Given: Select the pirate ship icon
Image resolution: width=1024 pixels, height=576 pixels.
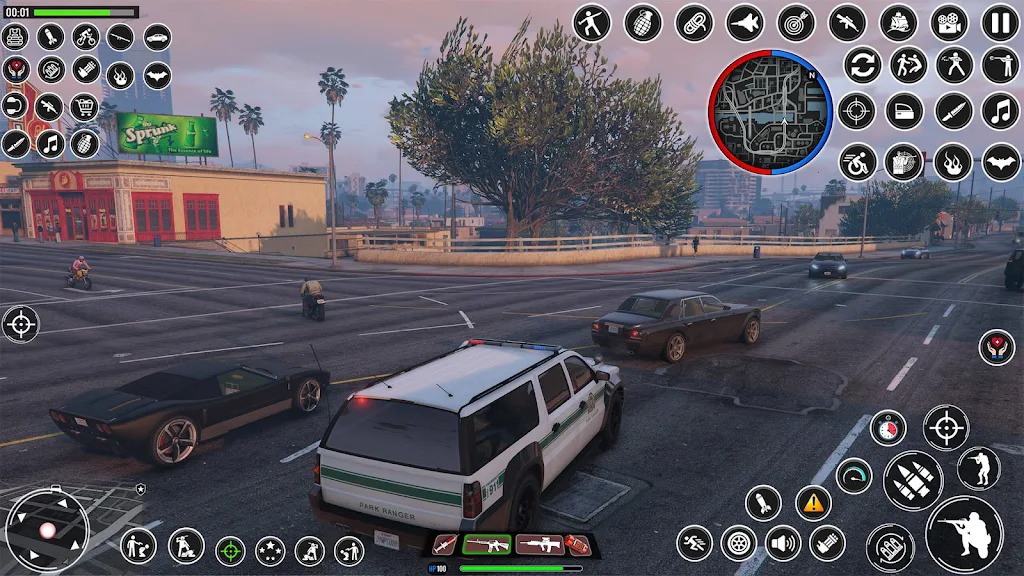Looking at the screenshot, I should [898, 23].
